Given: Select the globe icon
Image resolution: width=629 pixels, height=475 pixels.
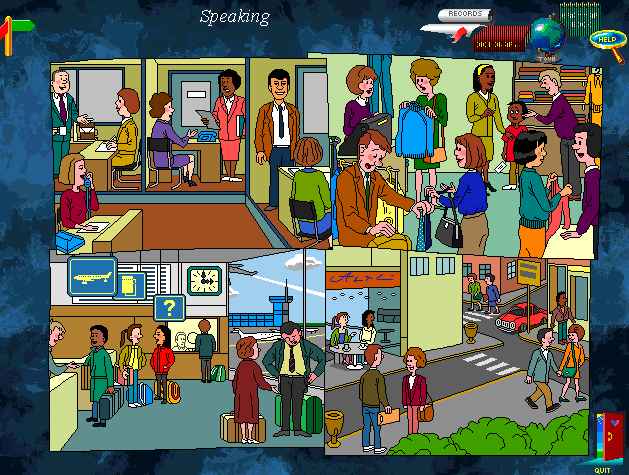Looking at the screenshot, I should (x=547, y=35).
